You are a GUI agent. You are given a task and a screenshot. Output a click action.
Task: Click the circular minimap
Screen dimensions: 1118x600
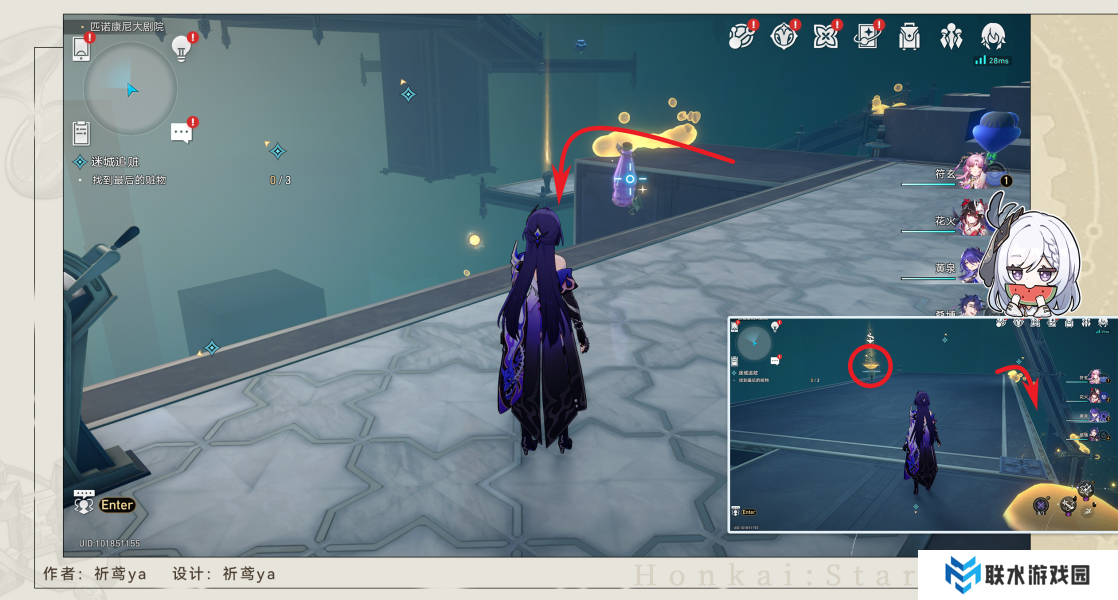[130, 88]
